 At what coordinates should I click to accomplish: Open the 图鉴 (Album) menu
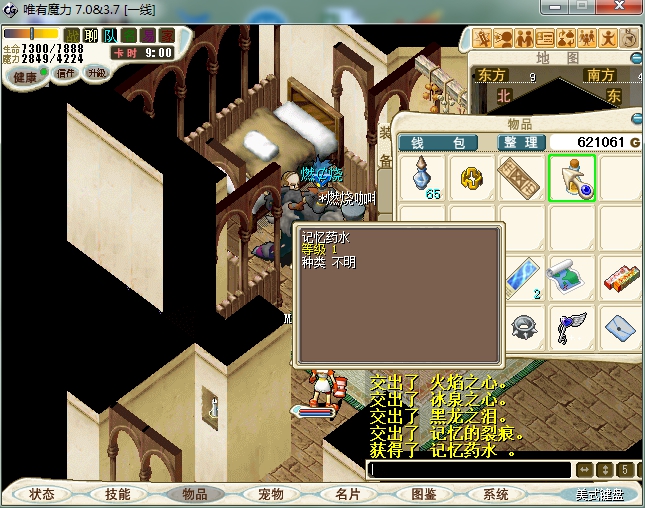click(422, 494)
